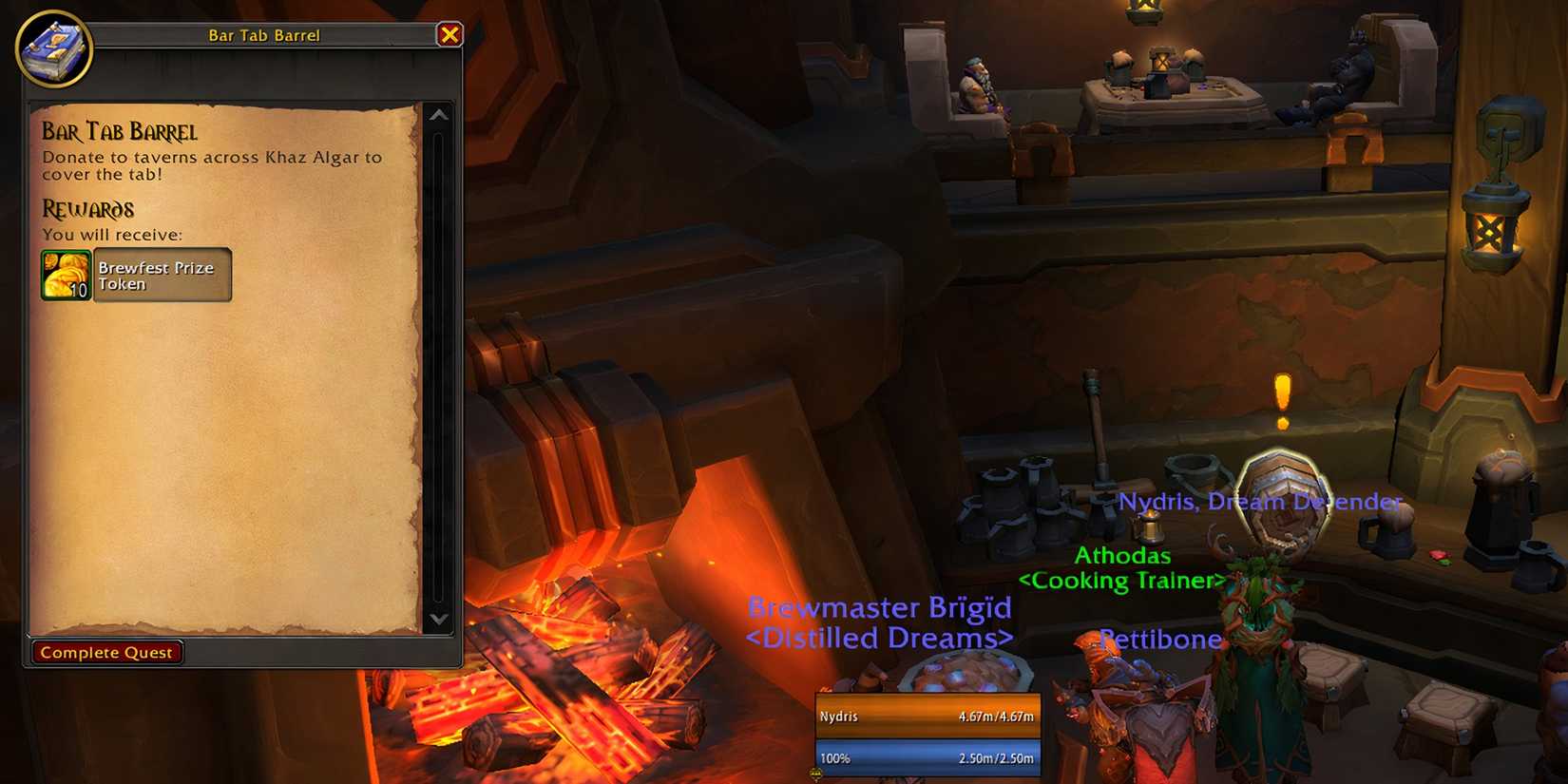
Task: Click the scroll-up arrow in the quest panel
Action: tap(437, 116)
